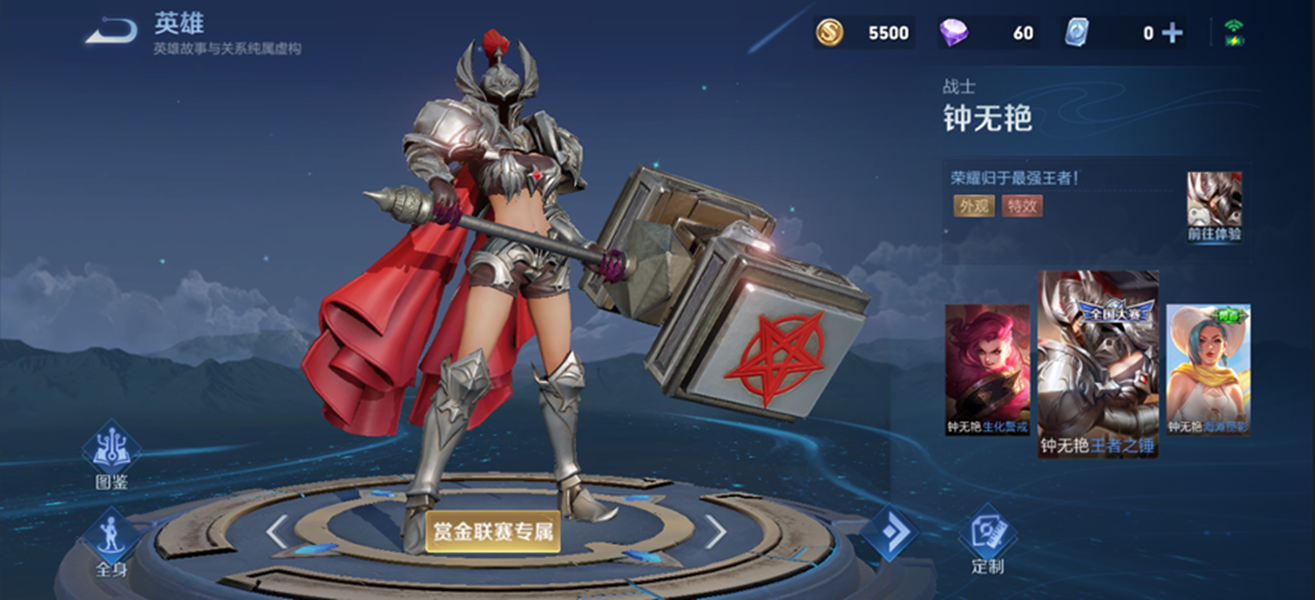Go back using the return arrow
1315x600 pixels.
[x=110, y=32]
